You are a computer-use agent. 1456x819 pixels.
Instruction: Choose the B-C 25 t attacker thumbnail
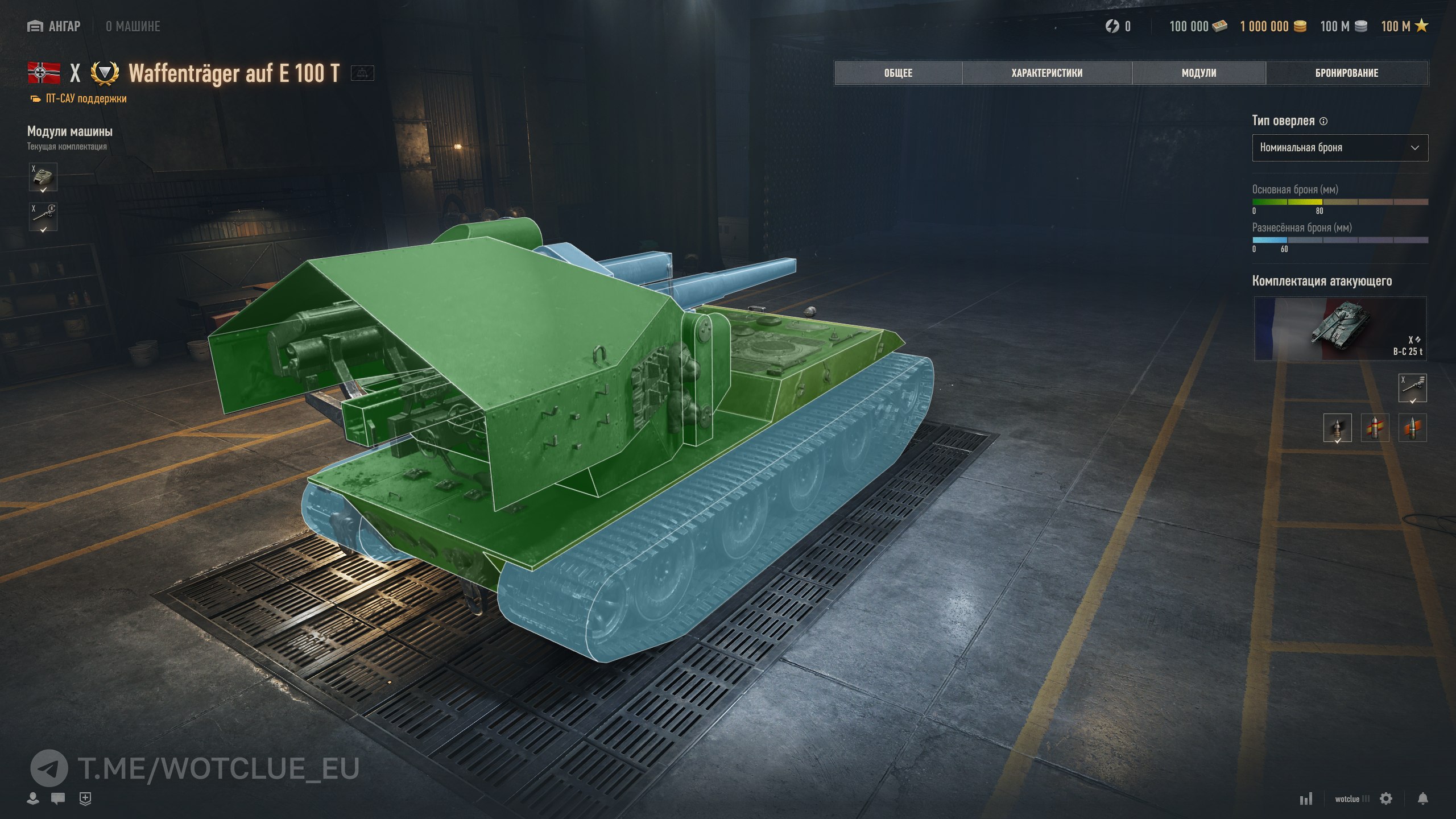1339,329
